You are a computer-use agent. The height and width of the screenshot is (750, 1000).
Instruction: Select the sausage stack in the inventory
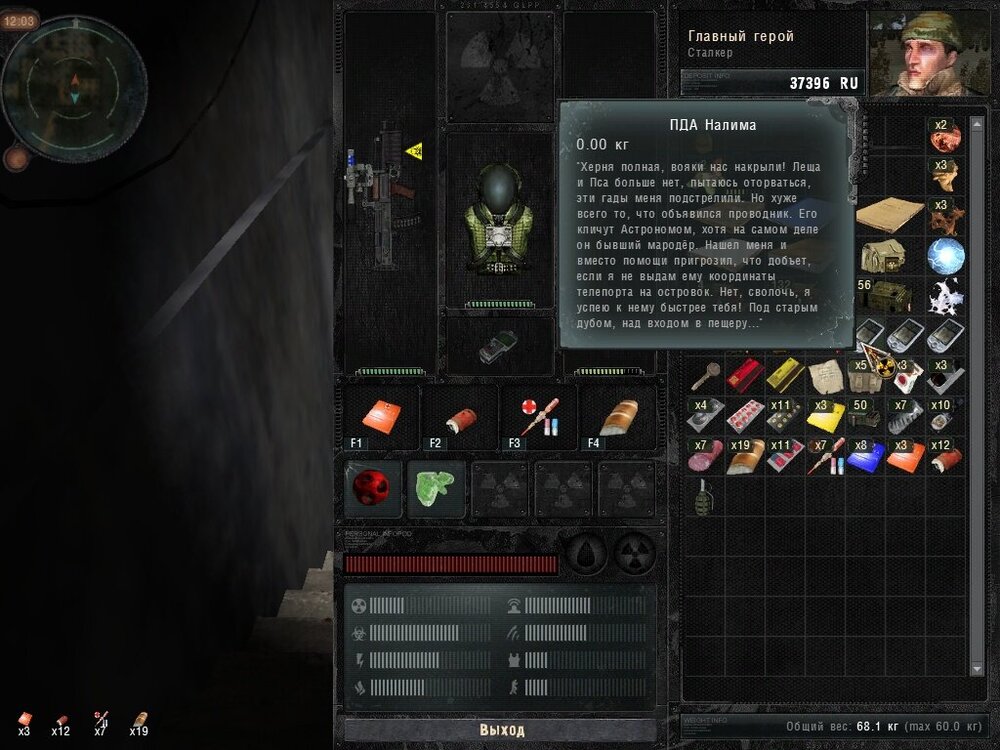coord(704,455)
